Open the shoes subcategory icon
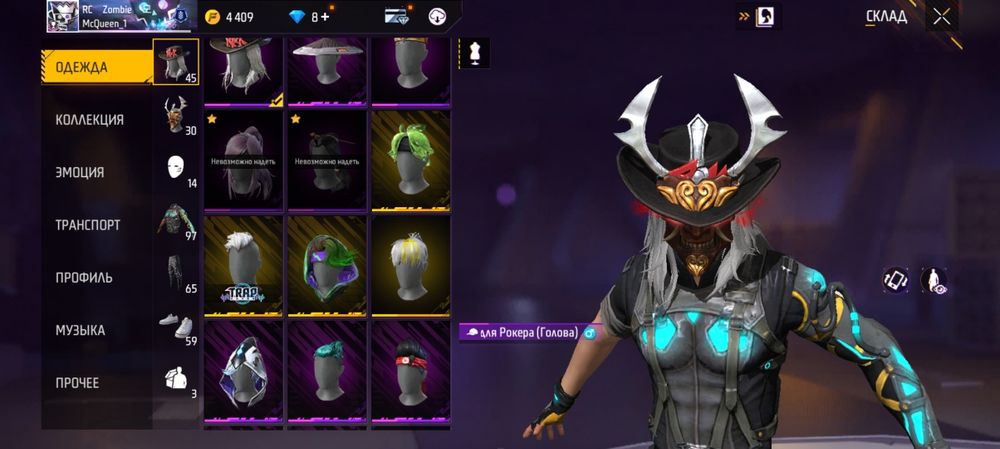 pyautogui.click(x=176, y=326)
